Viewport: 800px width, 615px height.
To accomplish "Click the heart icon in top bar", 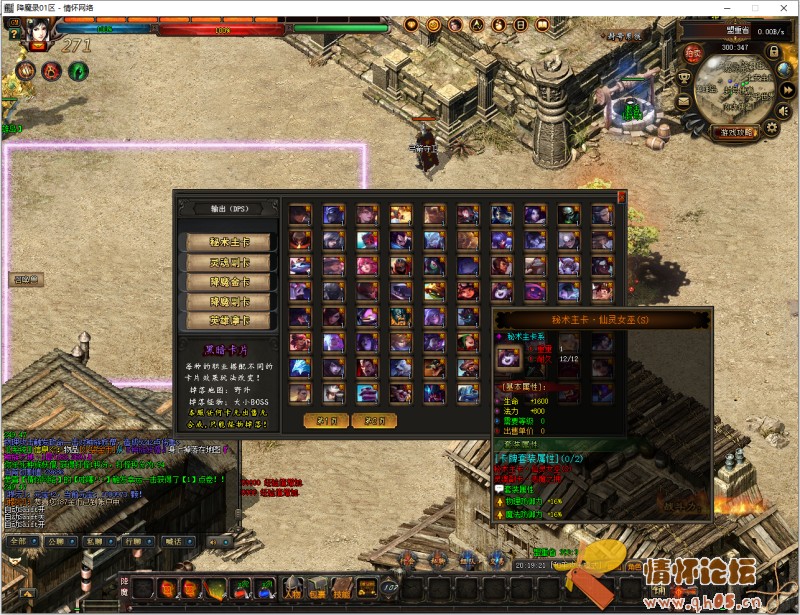I will 411,24.
